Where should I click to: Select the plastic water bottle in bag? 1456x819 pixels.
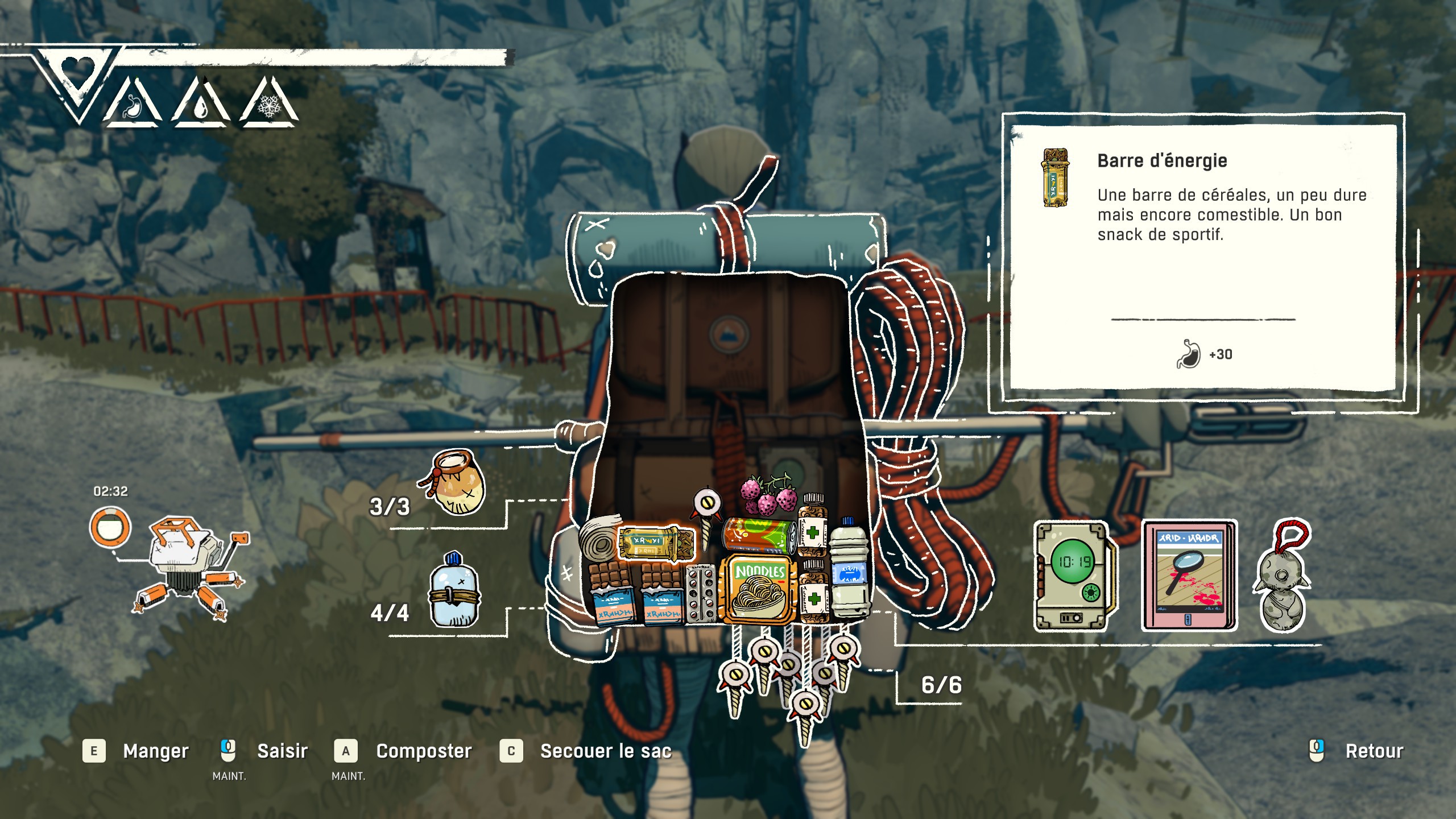point(849,569)
